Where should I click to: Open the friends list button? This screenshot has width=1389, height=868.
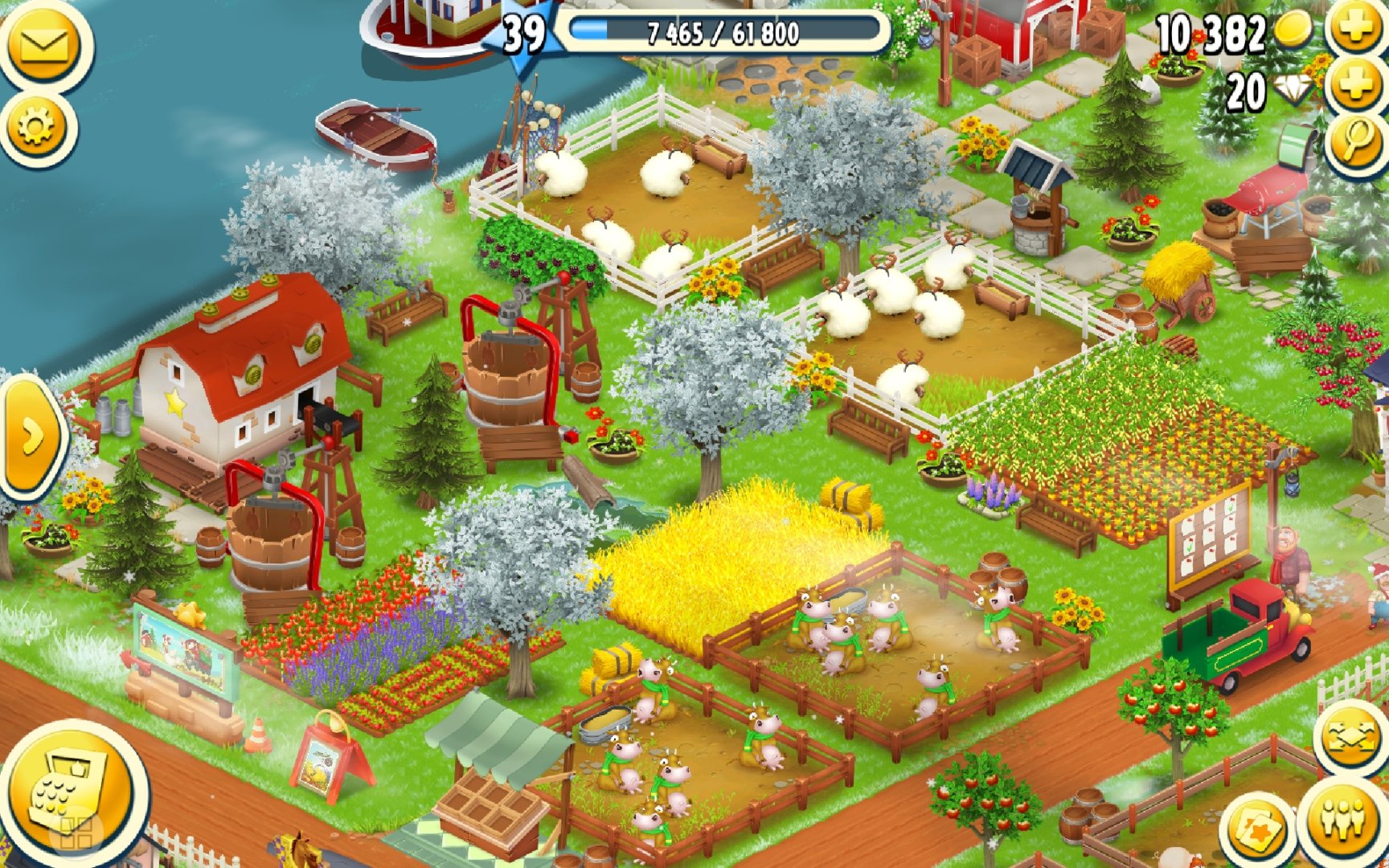coord(1343,820)
